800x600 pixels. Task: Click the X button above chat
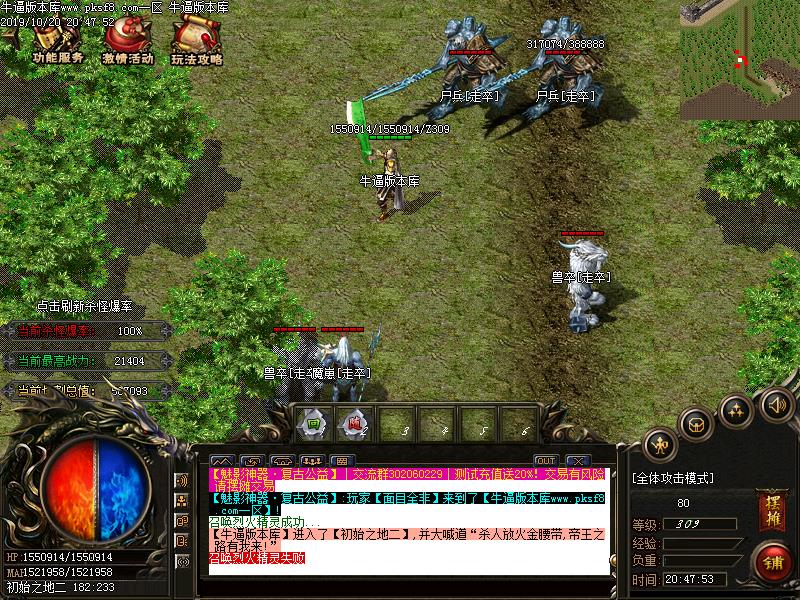tap(576, 461)
